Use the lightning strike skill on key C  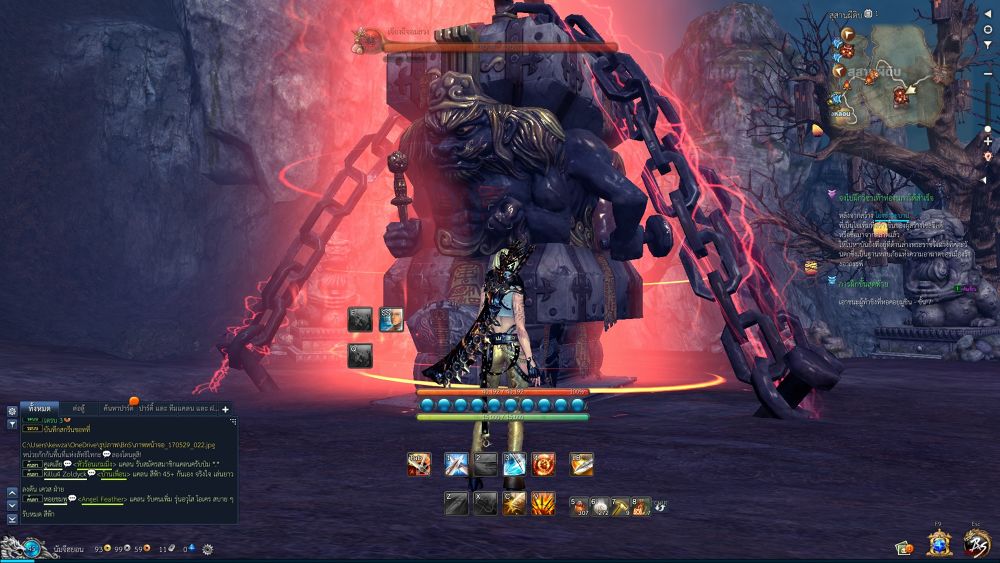tap(515, 503)
